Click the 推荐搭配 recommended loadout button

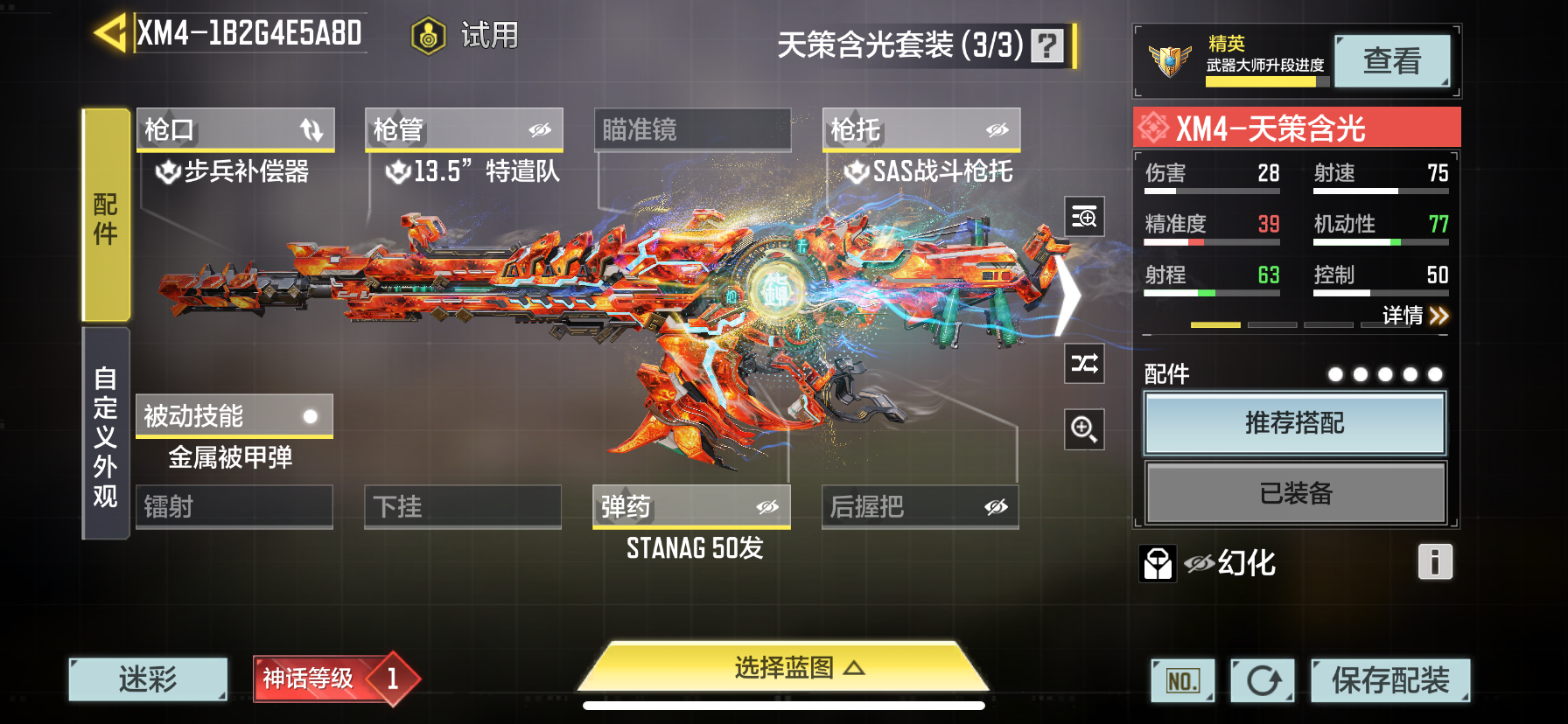coord(1294,423)
